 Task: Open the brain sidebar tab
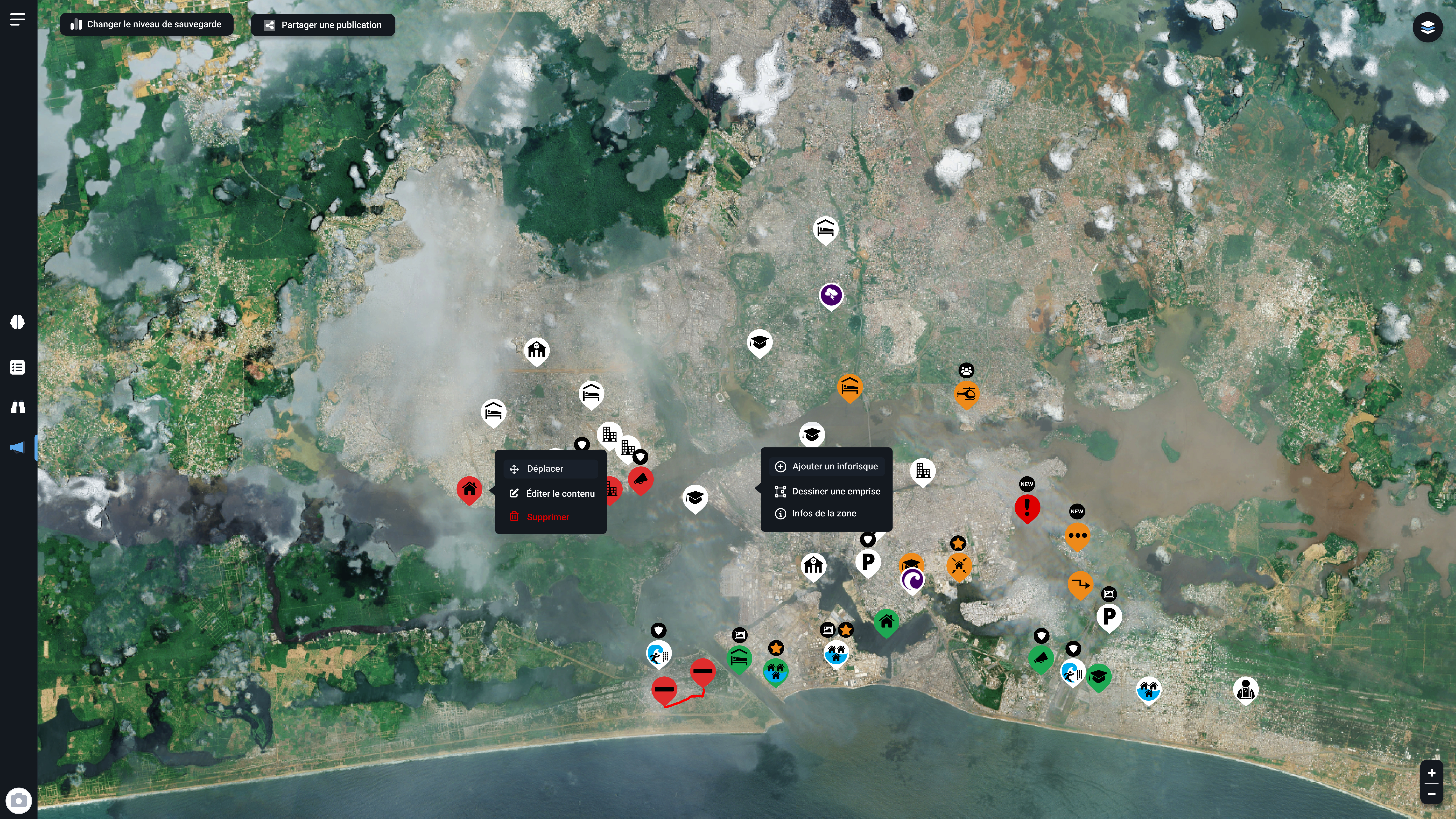click(17, 322)
